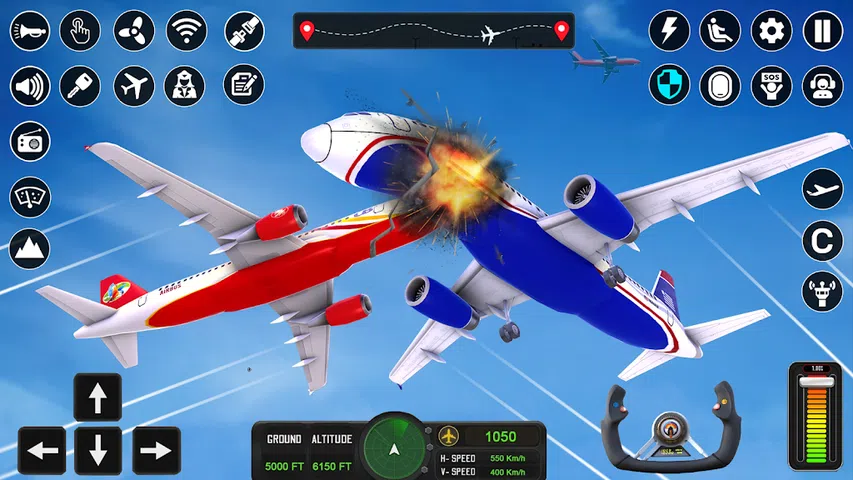Use the ignition key icon
The height and width of the screenshot is (480, 853).
click(80, 86)
